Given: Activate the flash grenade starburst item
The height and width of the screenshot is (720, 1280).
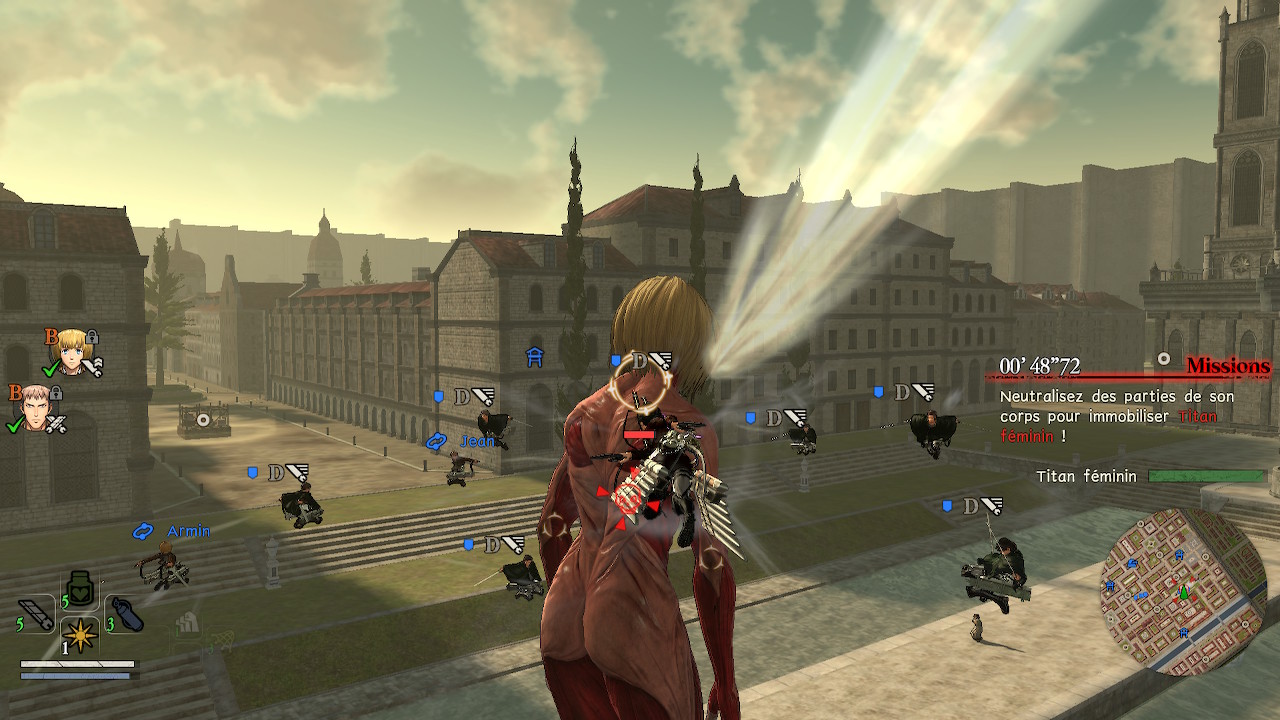Looking at the screenshot, I should (80, 634).
